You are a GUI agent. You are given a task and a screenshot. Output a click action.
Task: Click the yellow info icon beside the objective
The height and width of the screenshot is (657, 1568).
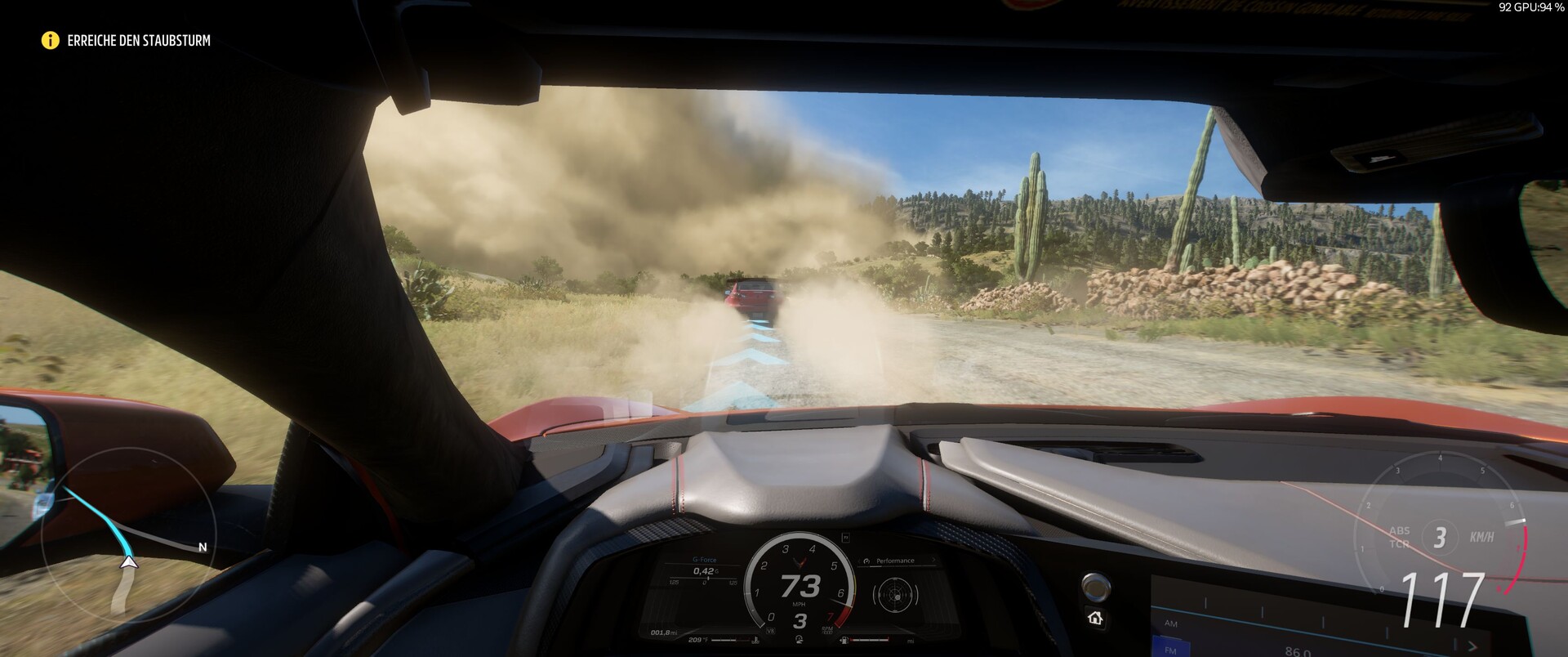click(x=50, y=40)
